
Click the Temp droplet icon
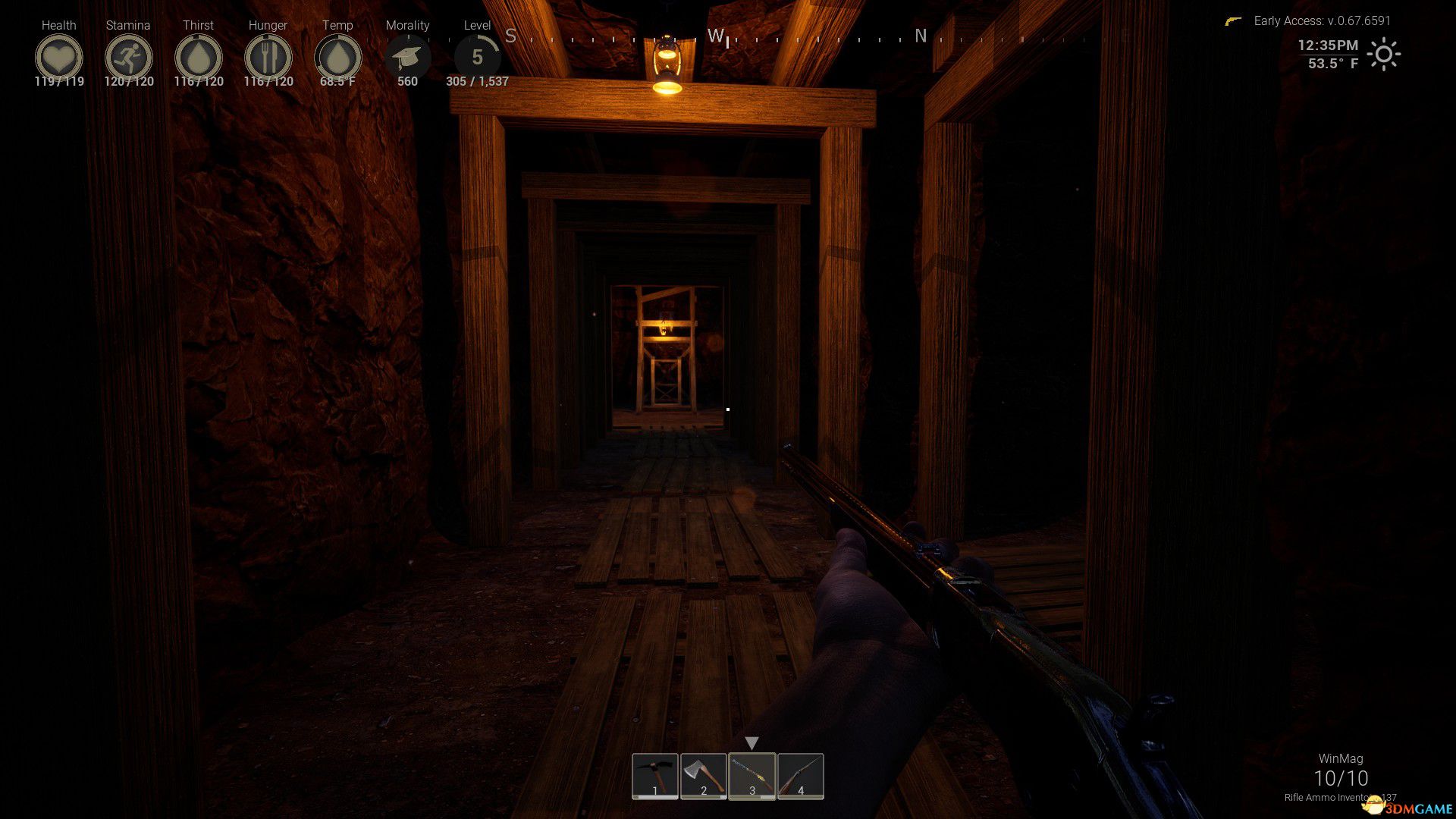click(337, 57)
